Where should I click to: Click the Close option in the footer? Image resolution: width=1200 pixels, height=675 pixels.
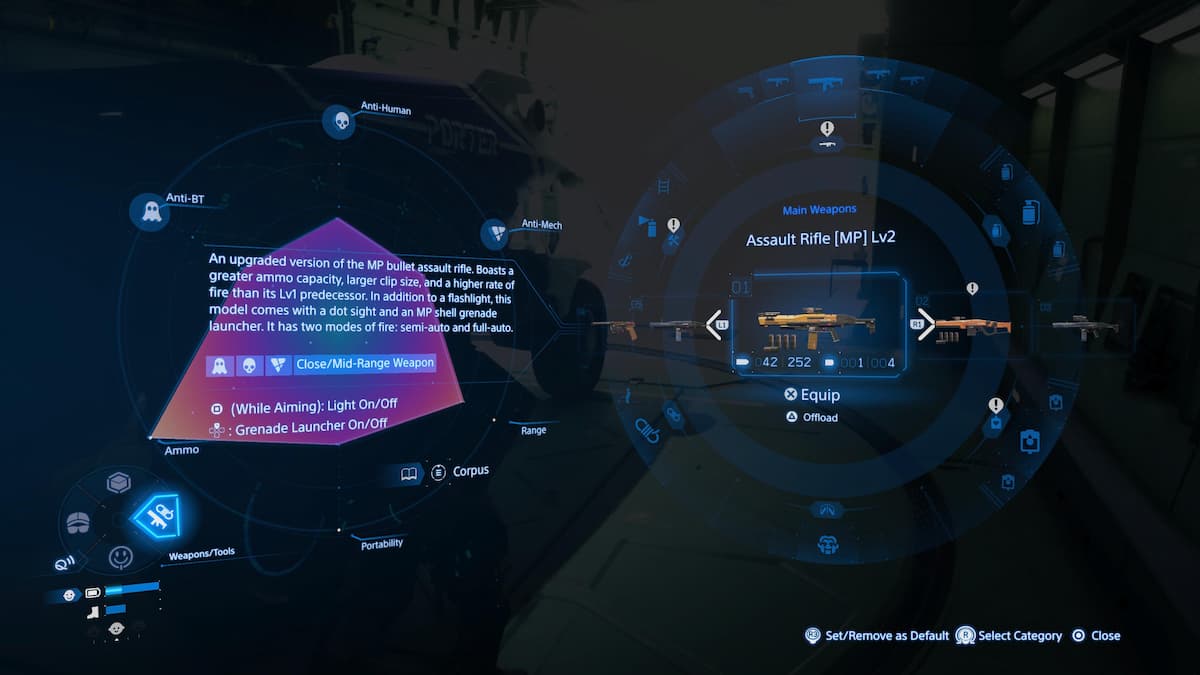click(1096, 635)
